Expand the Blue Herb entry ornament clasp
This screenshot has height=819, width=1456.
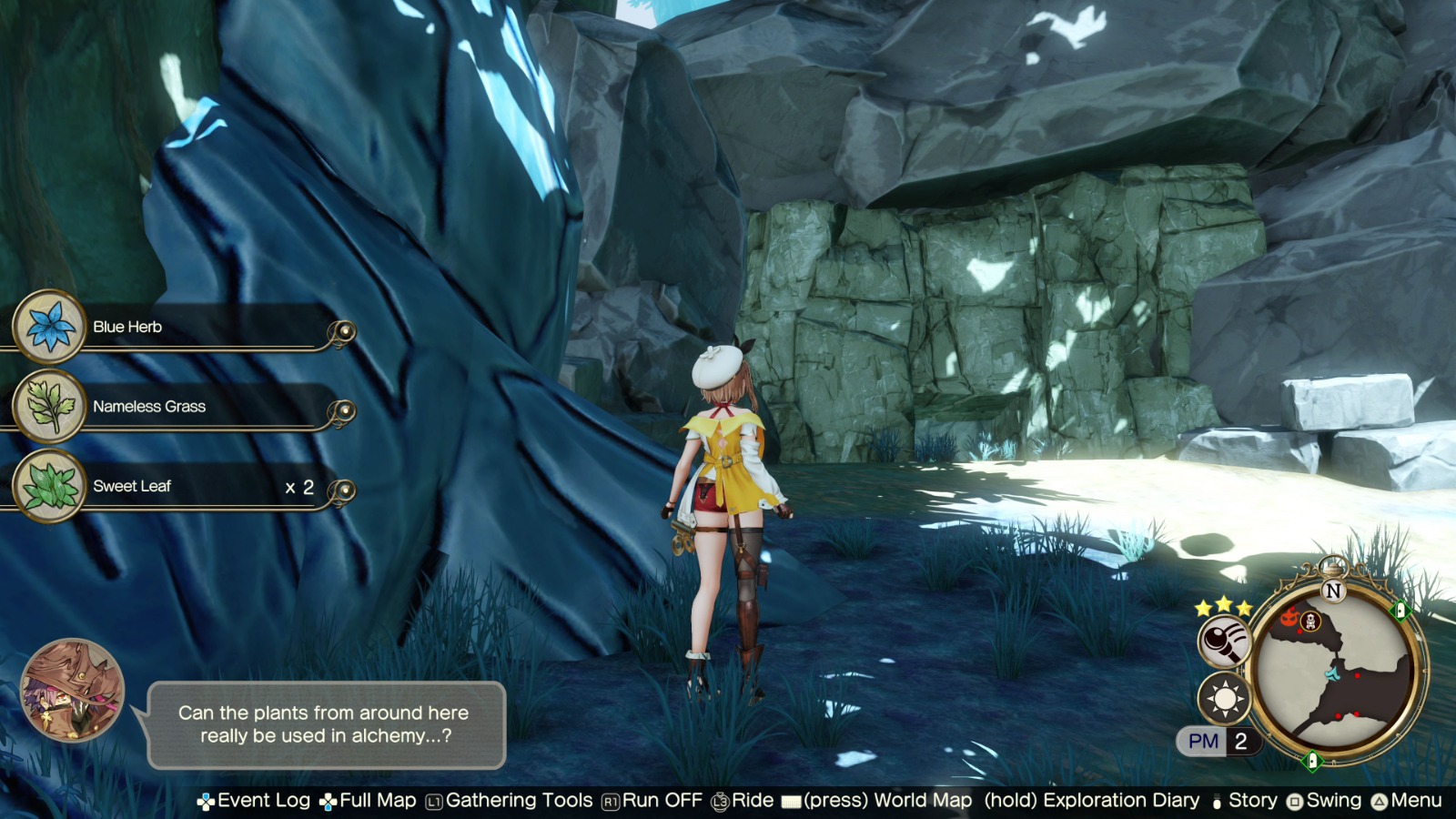coord(343,333)
